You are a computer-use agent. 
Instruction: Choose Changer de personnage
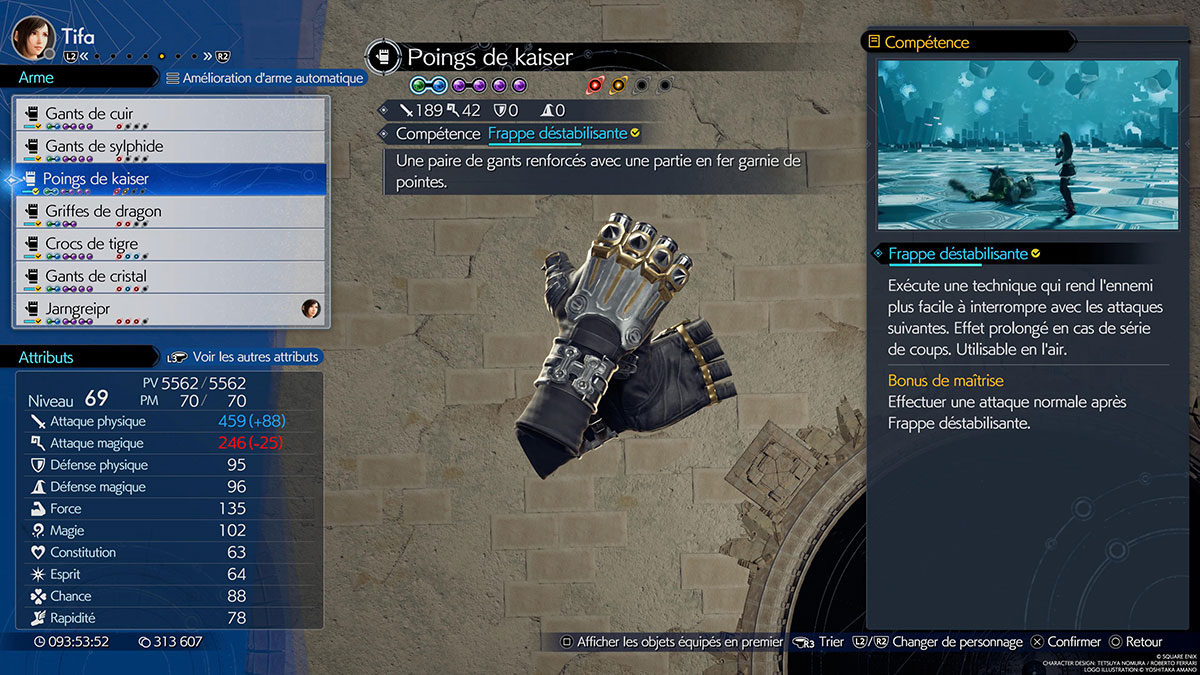944,642
